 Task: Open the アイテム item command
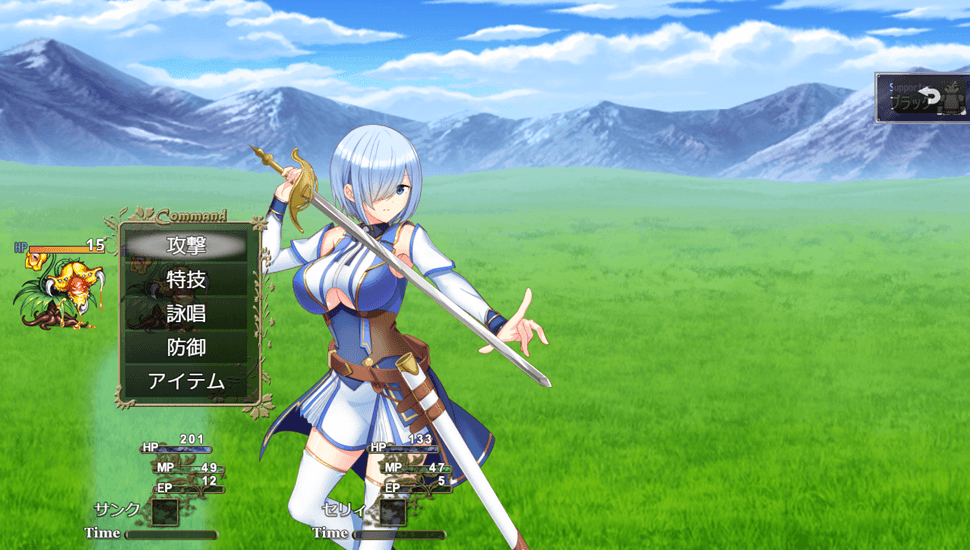[186, 381]
